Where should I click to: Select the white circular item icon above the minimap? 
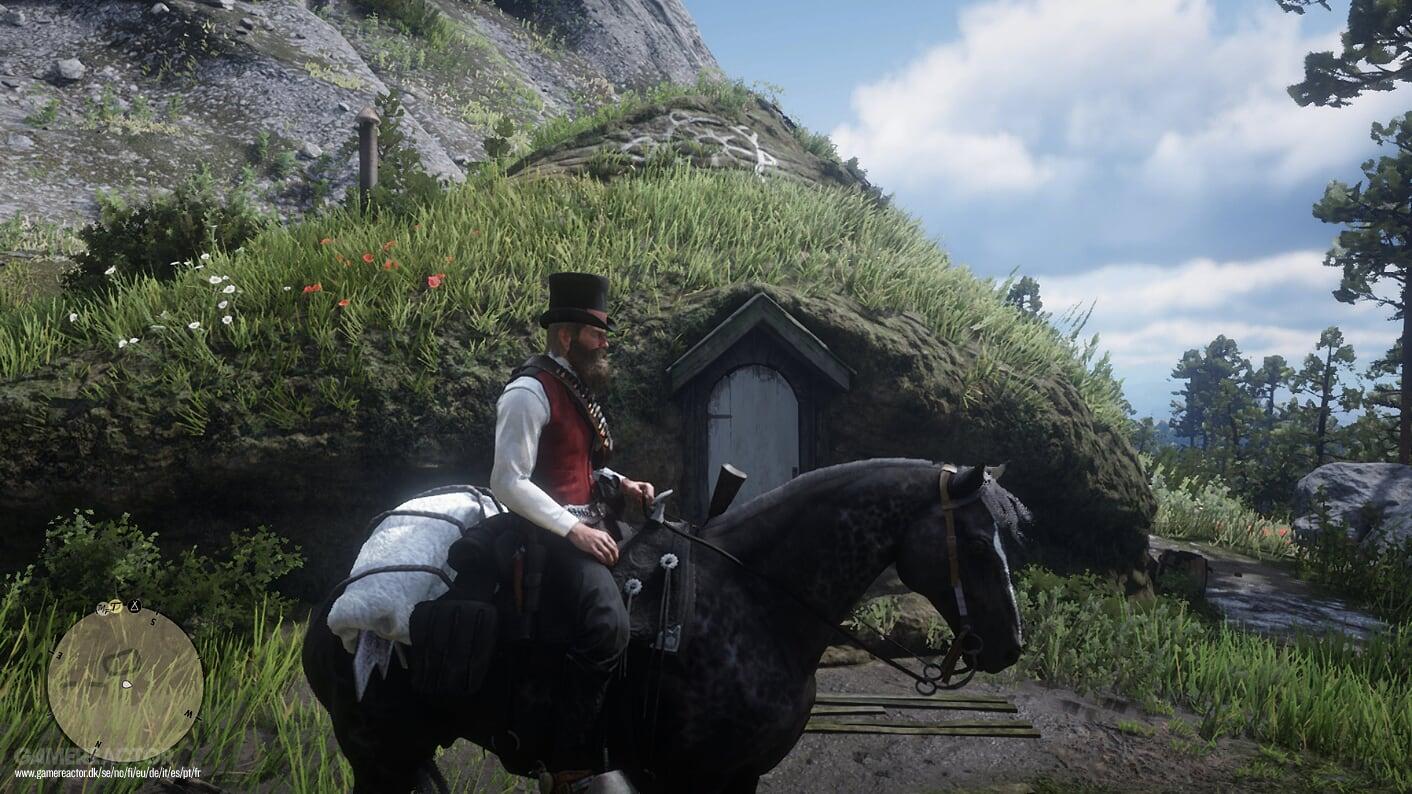(x=102, y=608)
